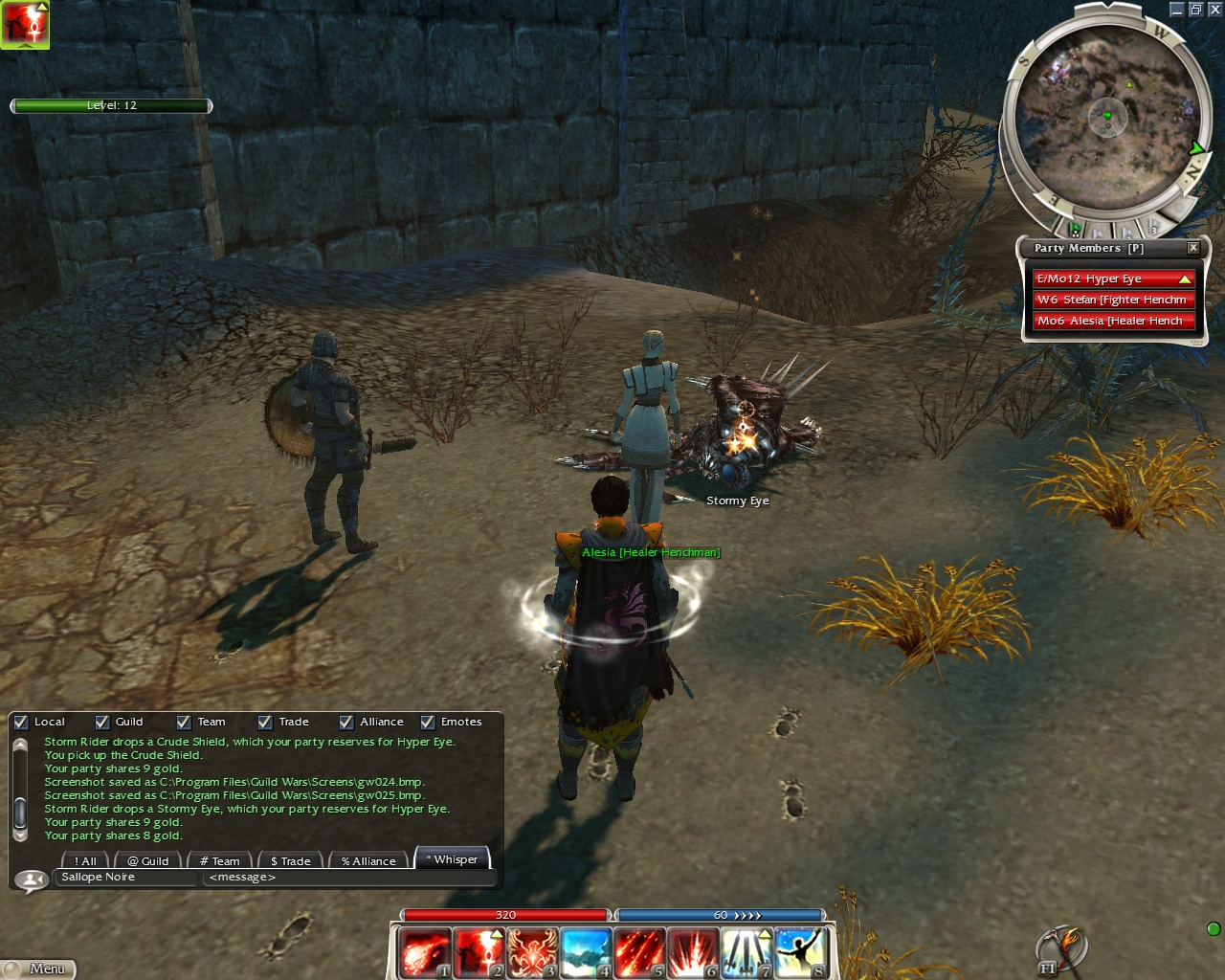This screenshot has width=1225, height=980.
Task: Cast the phoenix skill in slot 3
Action: pyautogui.click(x=532, y=953)
